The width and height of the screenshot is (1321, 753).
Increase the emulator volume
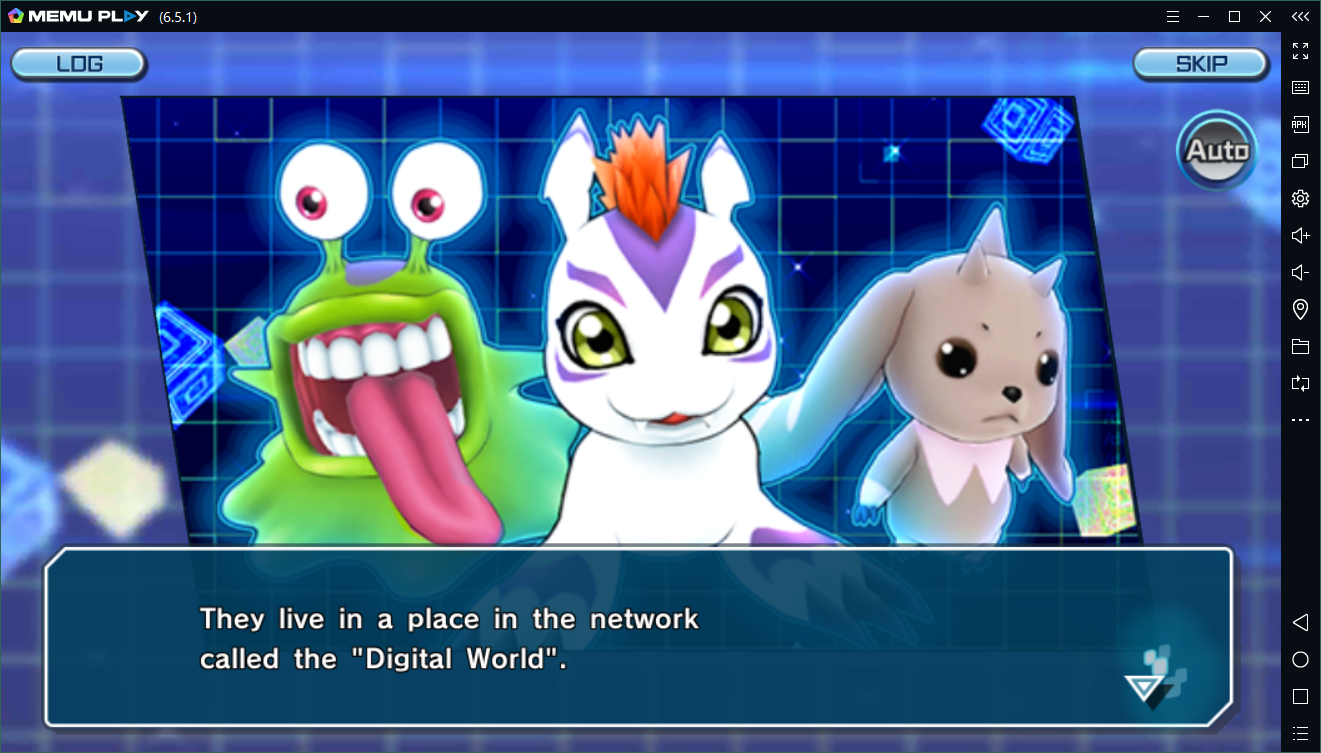(1300, 235)
